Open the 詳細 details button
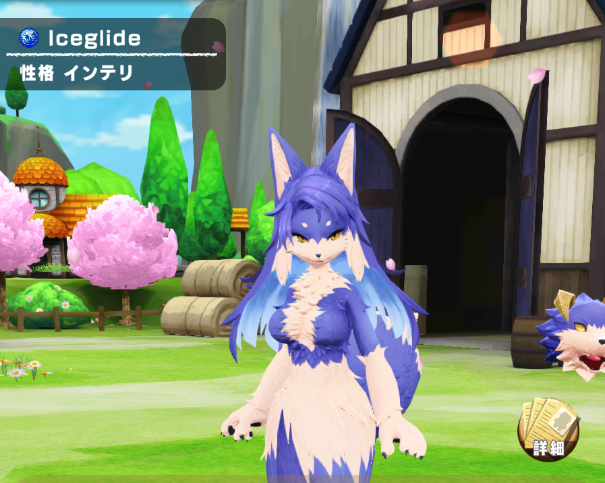The height and width of the screenshot is (483, 605). pyautogui.click(x=547, y=431)
